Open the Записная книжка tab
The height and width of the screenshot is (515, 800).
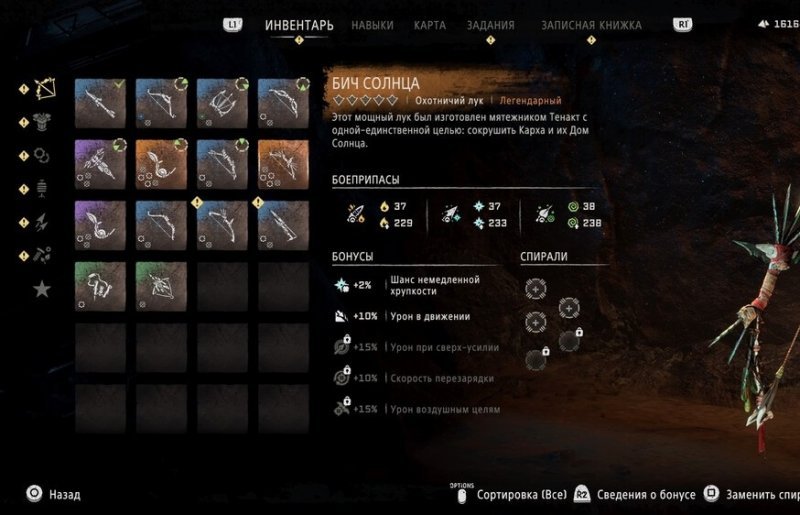click(x=591, y=25)
